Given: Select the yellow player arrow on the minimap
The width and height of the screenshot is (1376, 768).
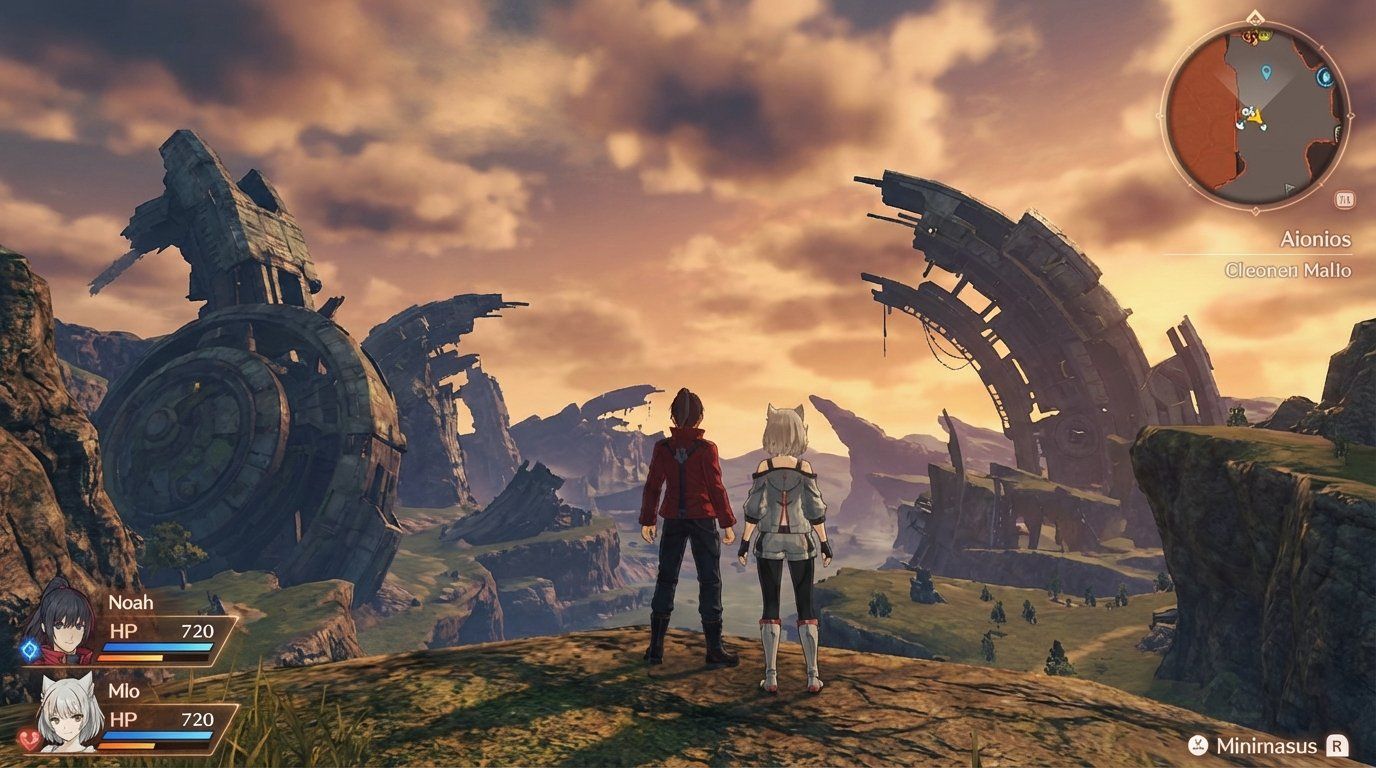Looking at the screenshot, I should tap(1256, 117).
